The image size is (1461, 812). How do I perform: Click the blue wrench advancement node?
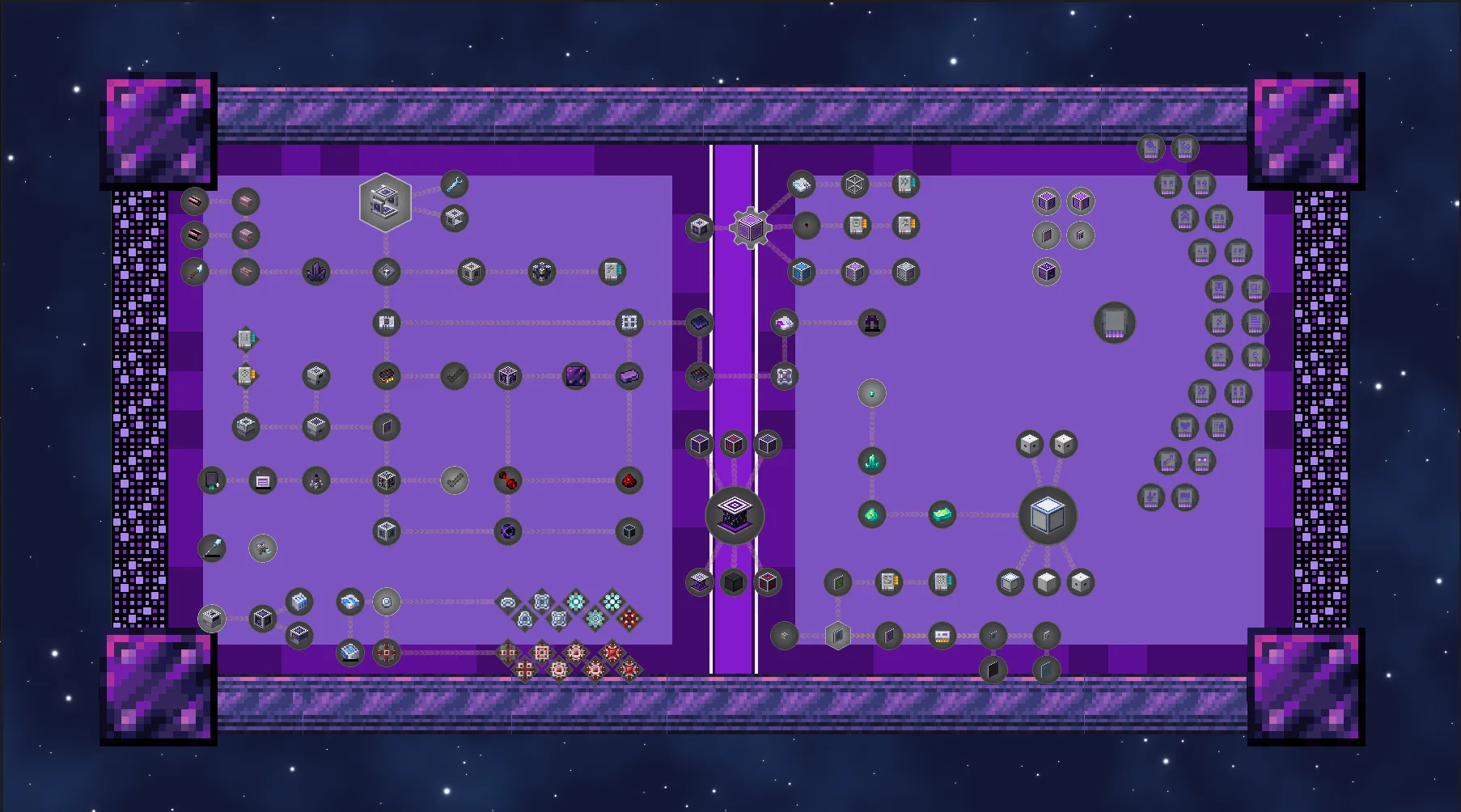click(454, 184)
